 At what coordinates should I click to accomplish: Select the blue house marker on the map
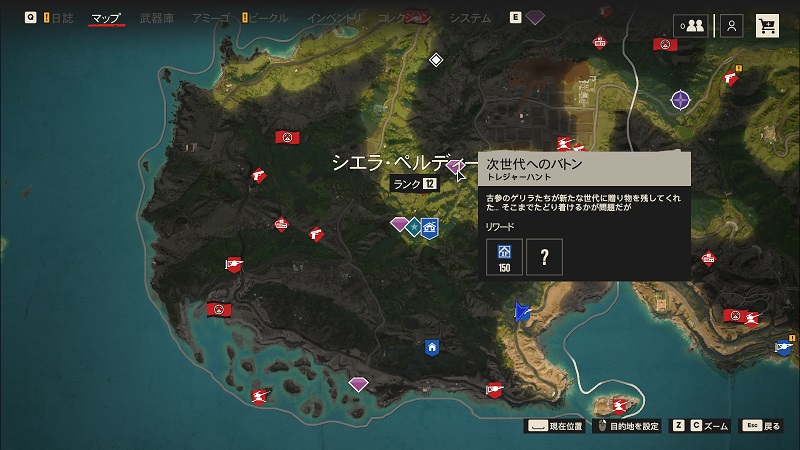432,348
